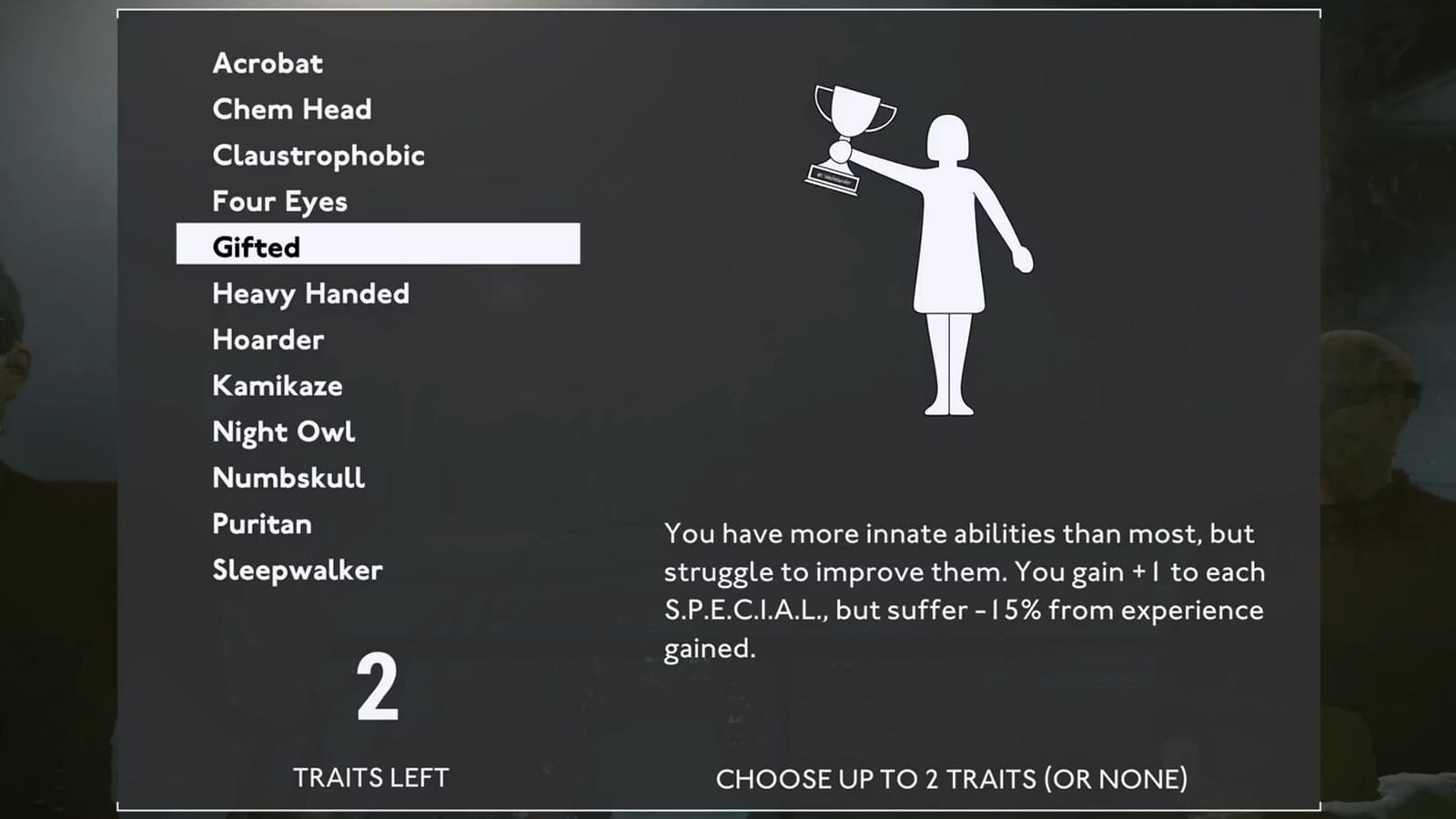Select the Kamikaze trait

click(x=277, y=385)
